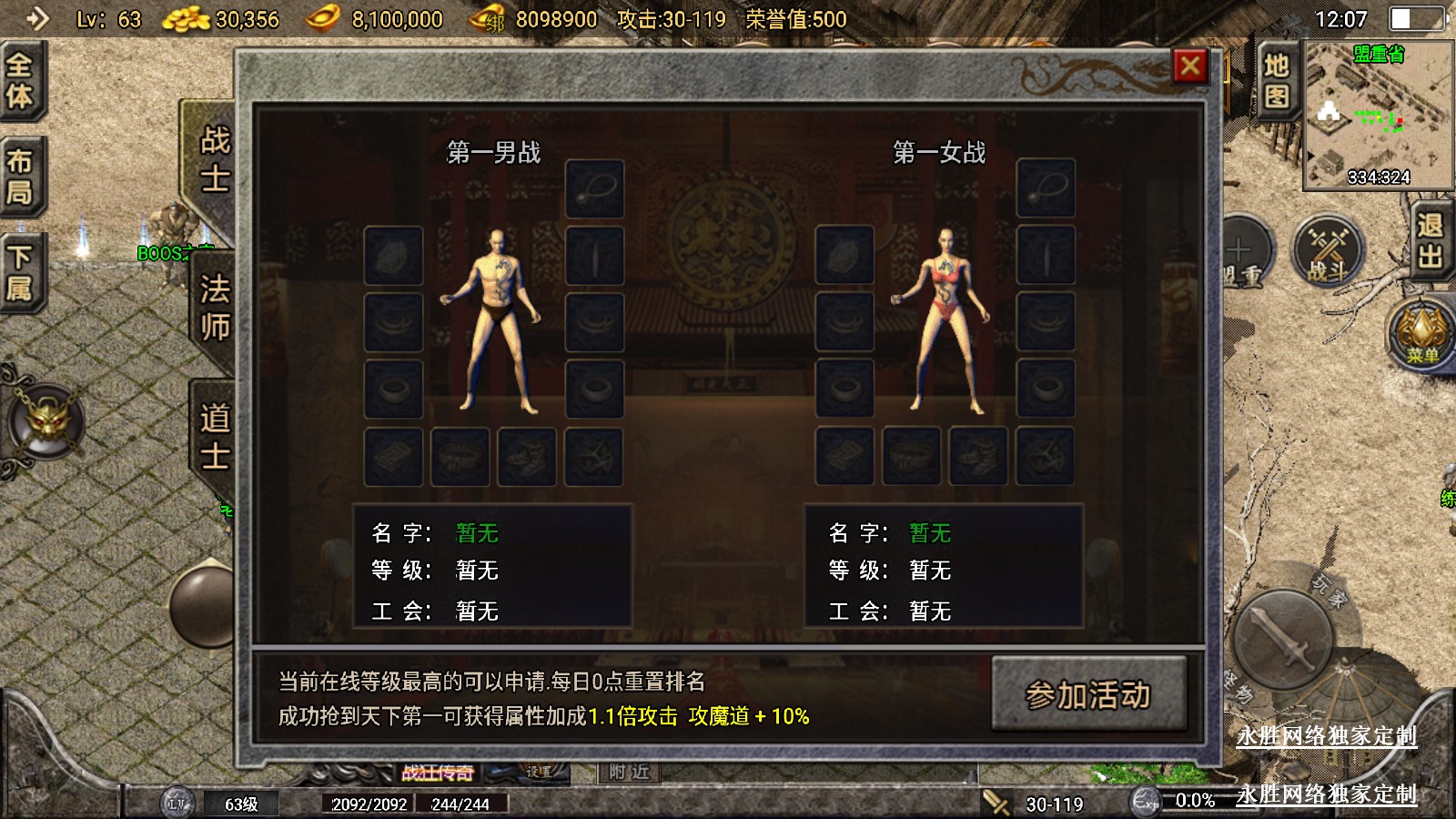Screen dimensions: 1456x819
Task: Toggle the 战斗 crossed-swords combat mode
Action: click(1327, 251)
